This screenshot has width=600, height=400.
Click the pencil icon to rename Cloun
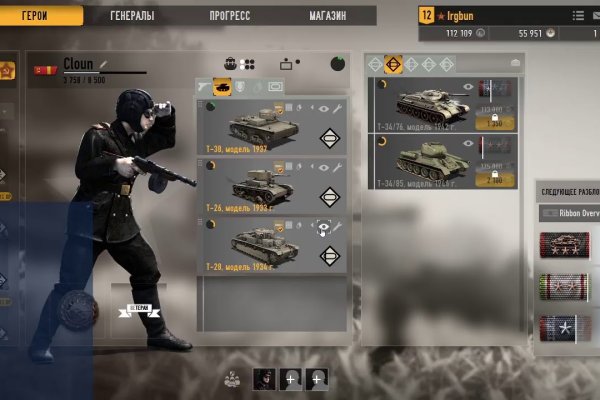103,64
